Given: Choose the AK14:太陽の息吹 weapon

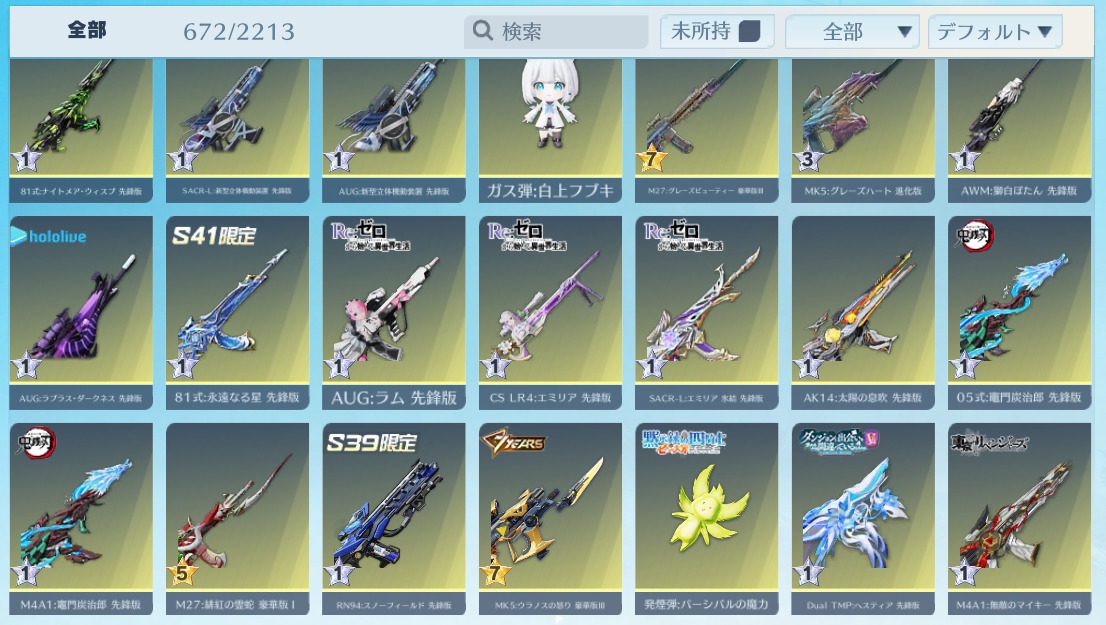Looking at the screenshot, I should [863, 310].
